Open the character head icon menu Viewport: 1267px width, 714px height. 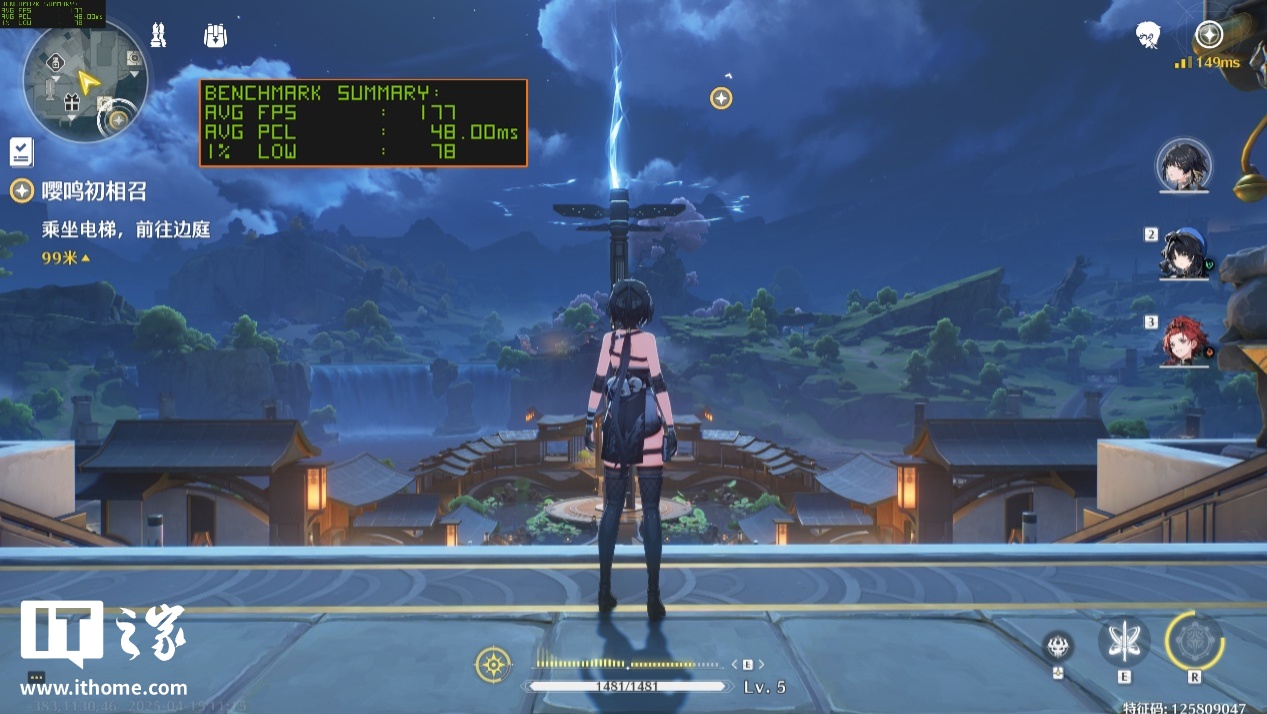pyautogui.click(x=1148, y=36)
